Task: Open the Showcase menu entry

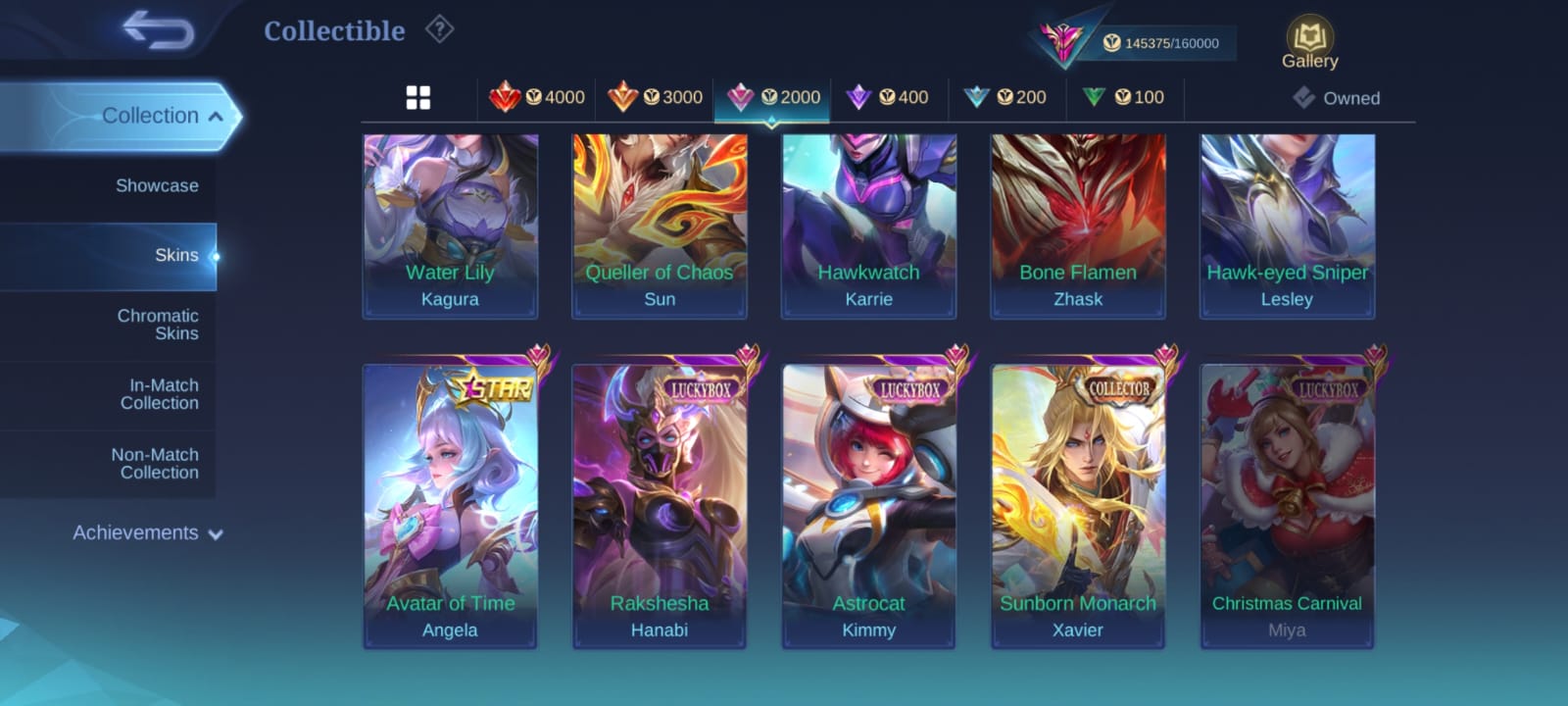Action: 157,185
